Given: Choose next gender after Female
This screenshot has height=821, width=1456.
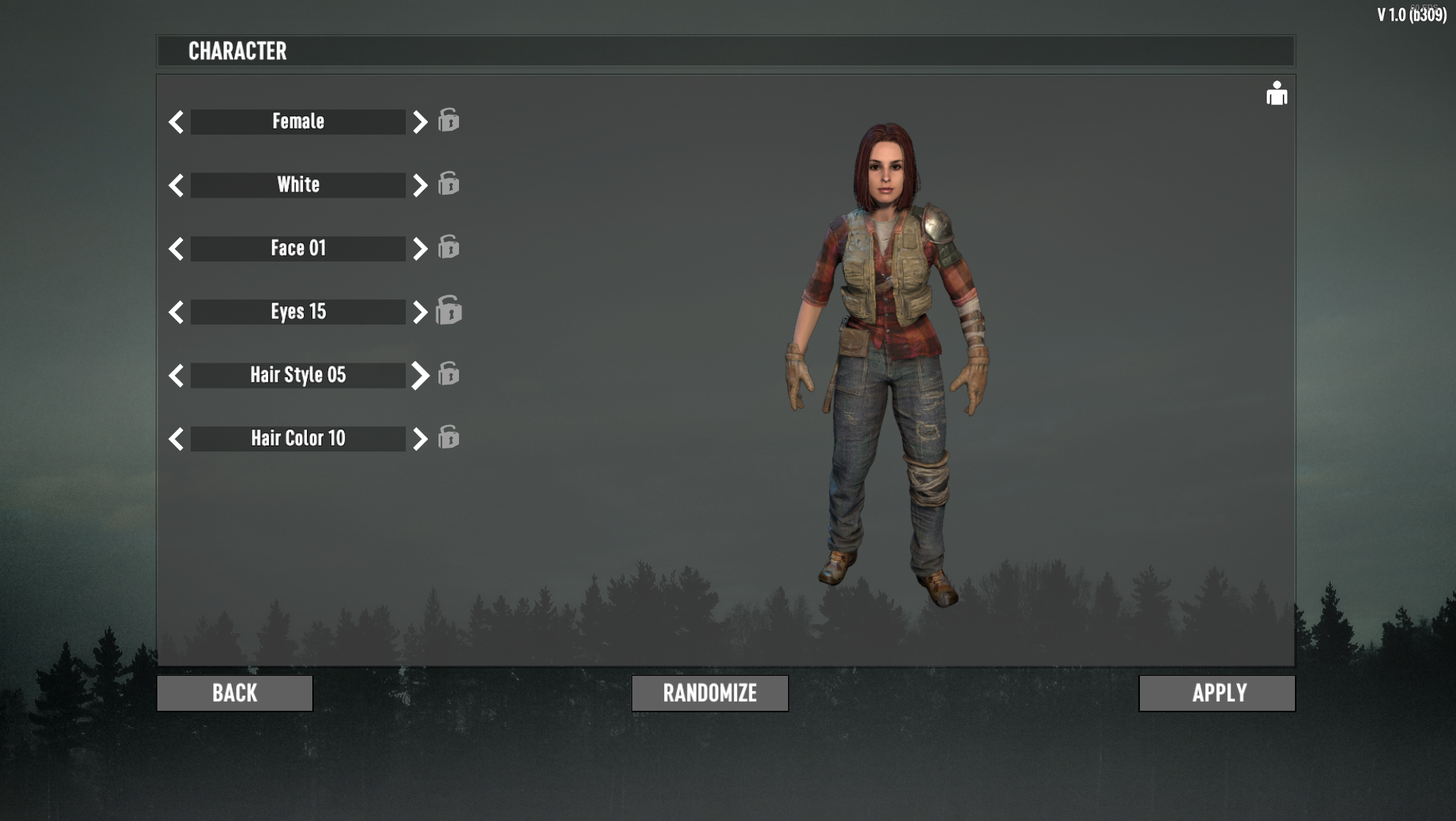Looking at the screenshot, I should pos(419,122).
